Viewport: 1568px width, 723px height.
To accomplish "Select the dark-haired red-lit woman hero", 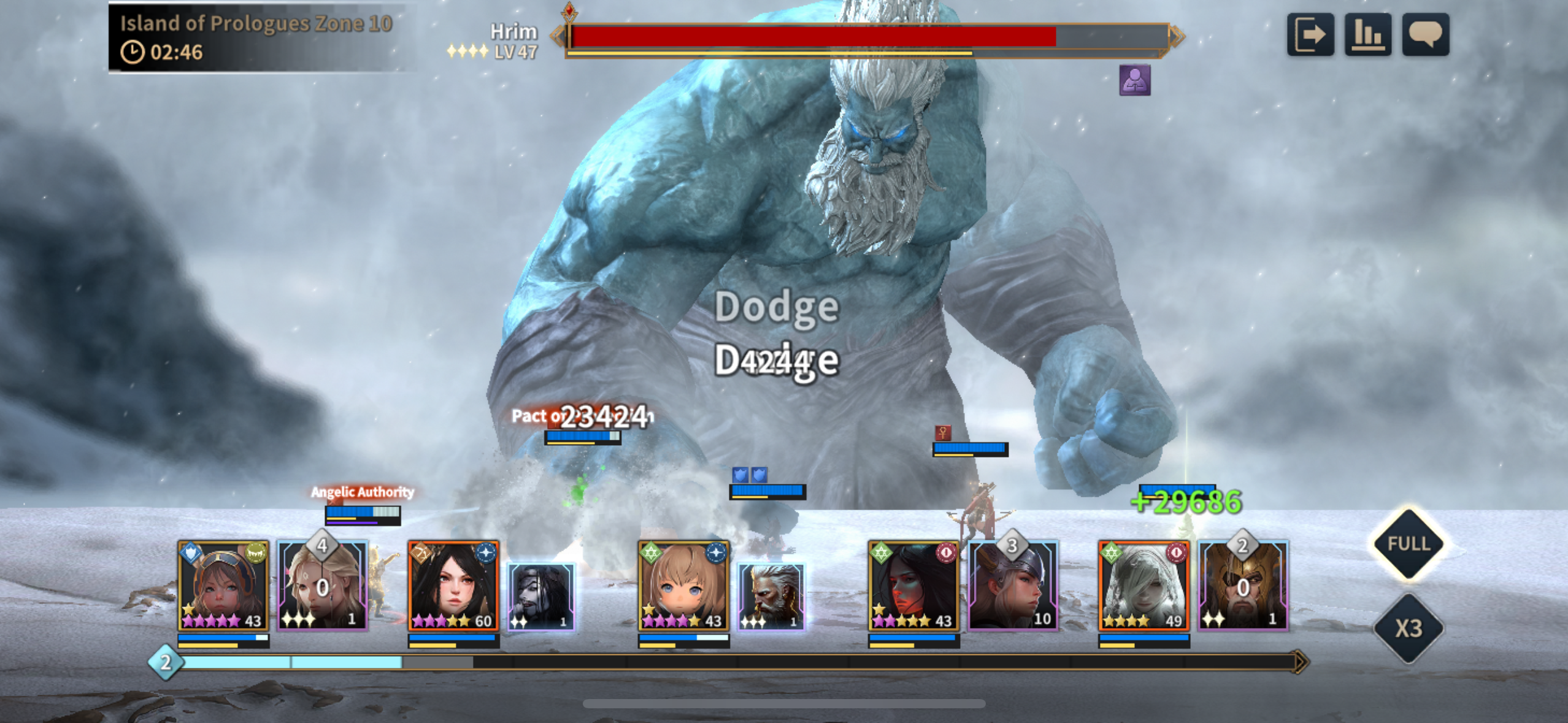I will [x=913, y=586].
